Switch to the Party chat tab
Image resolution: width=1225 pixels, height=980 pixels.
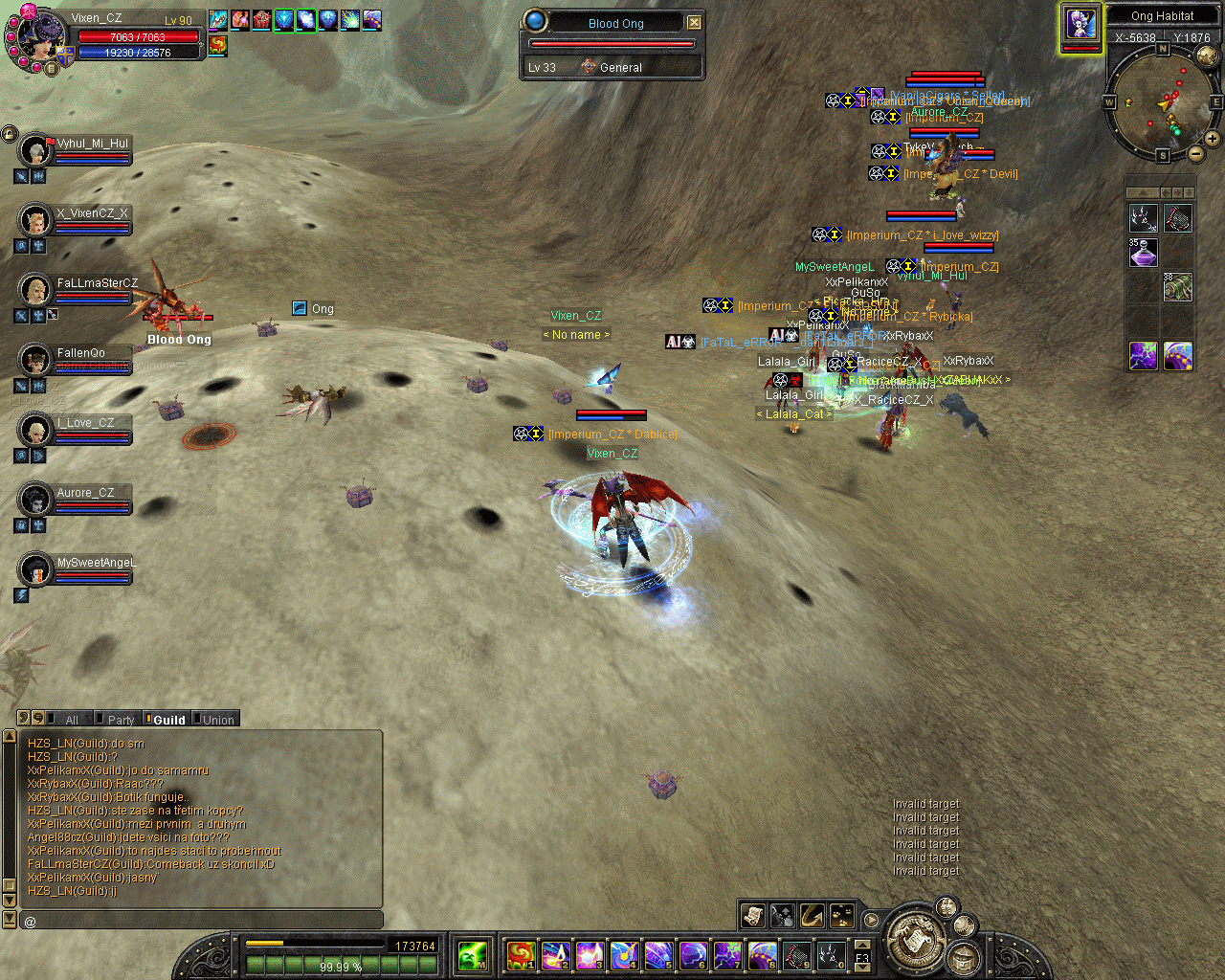pos(120,720)
